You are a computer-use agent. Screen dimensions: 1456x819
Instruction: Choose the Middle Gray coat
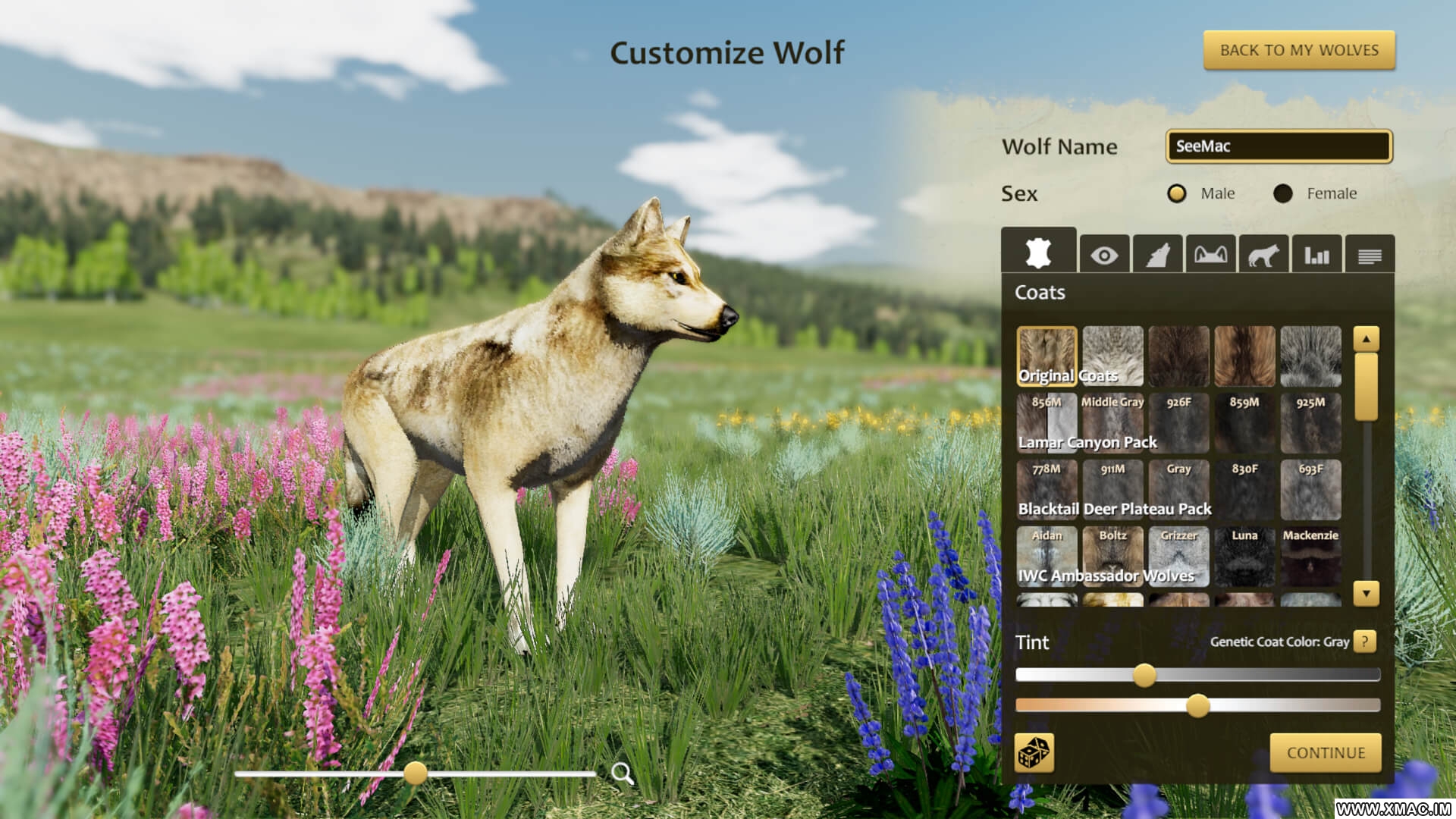1112,422
